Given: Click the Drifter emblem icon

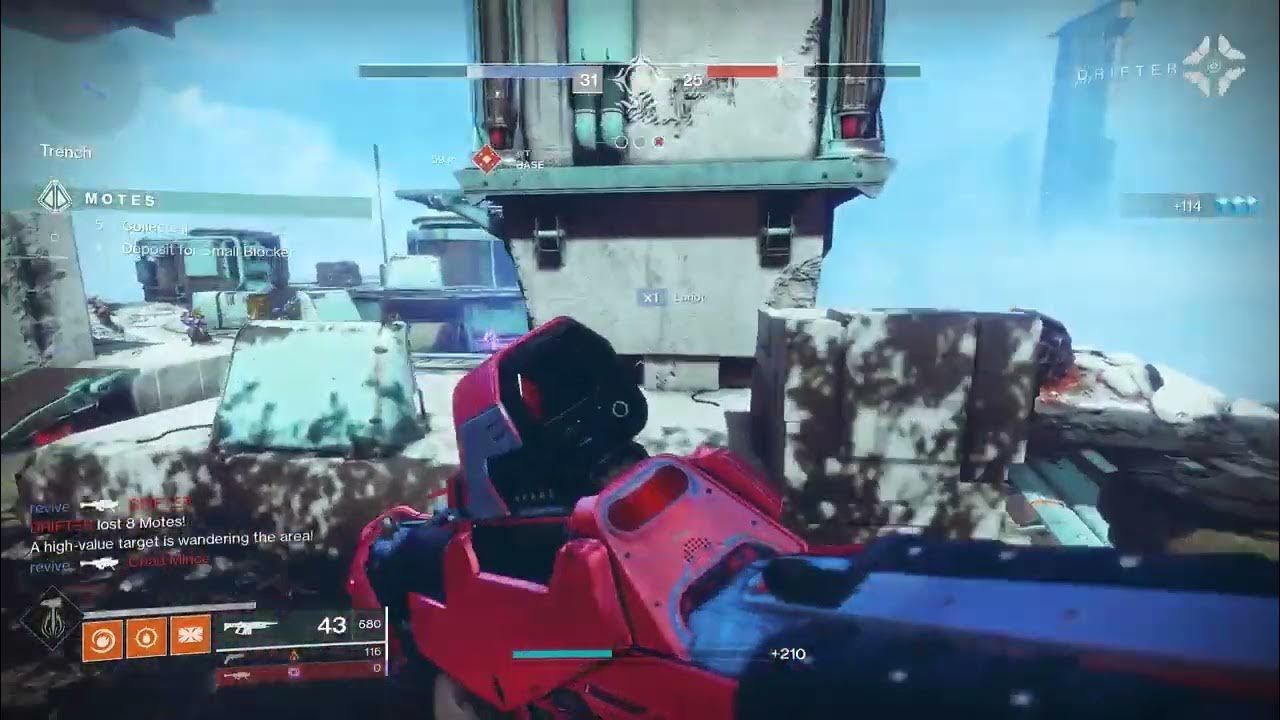Looking at the screenshot, I should 1213,68.
